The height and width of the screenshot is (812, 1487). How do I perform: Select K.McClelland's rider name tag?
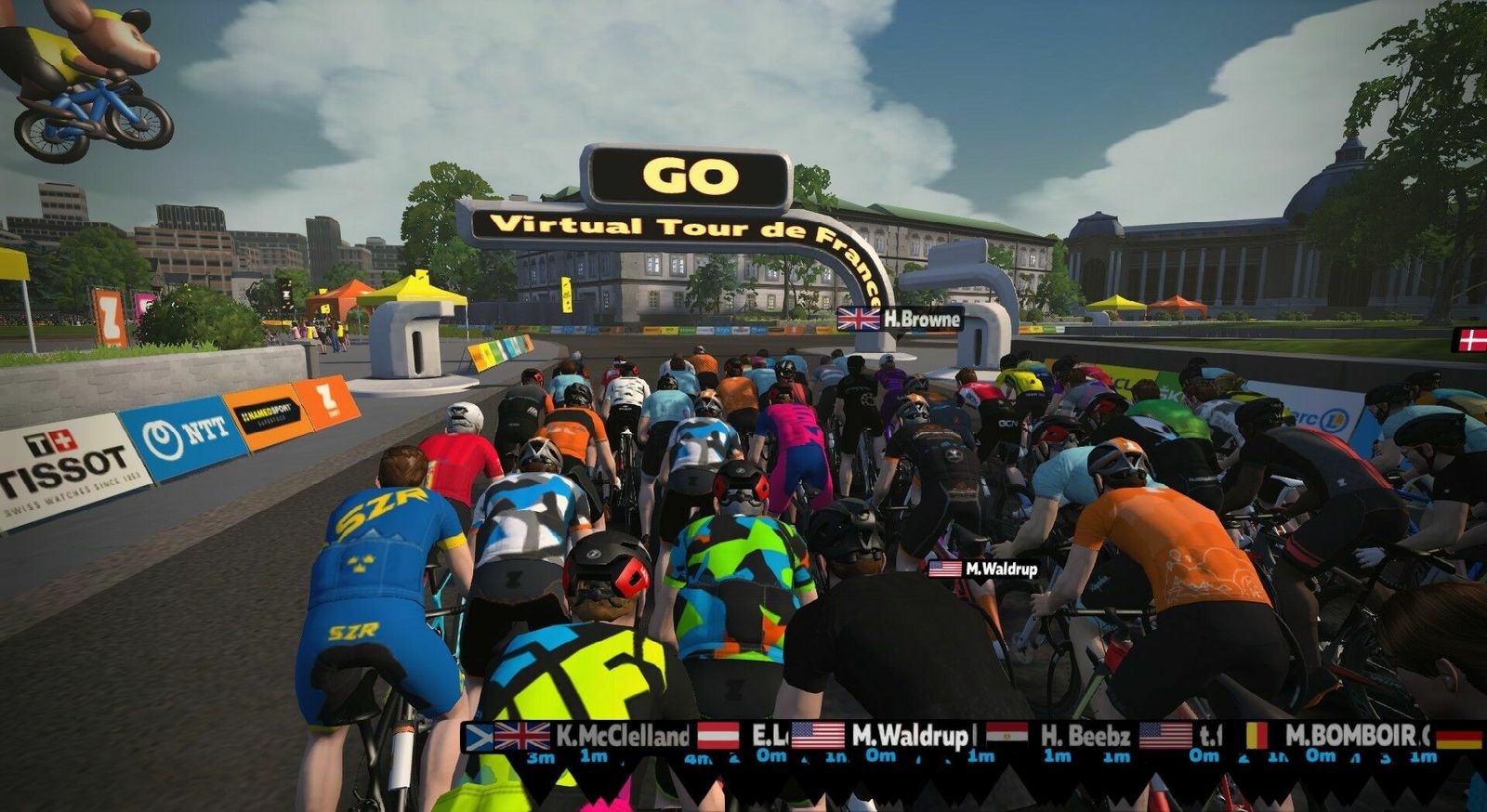pyautogui.click(x=622, y=737)
